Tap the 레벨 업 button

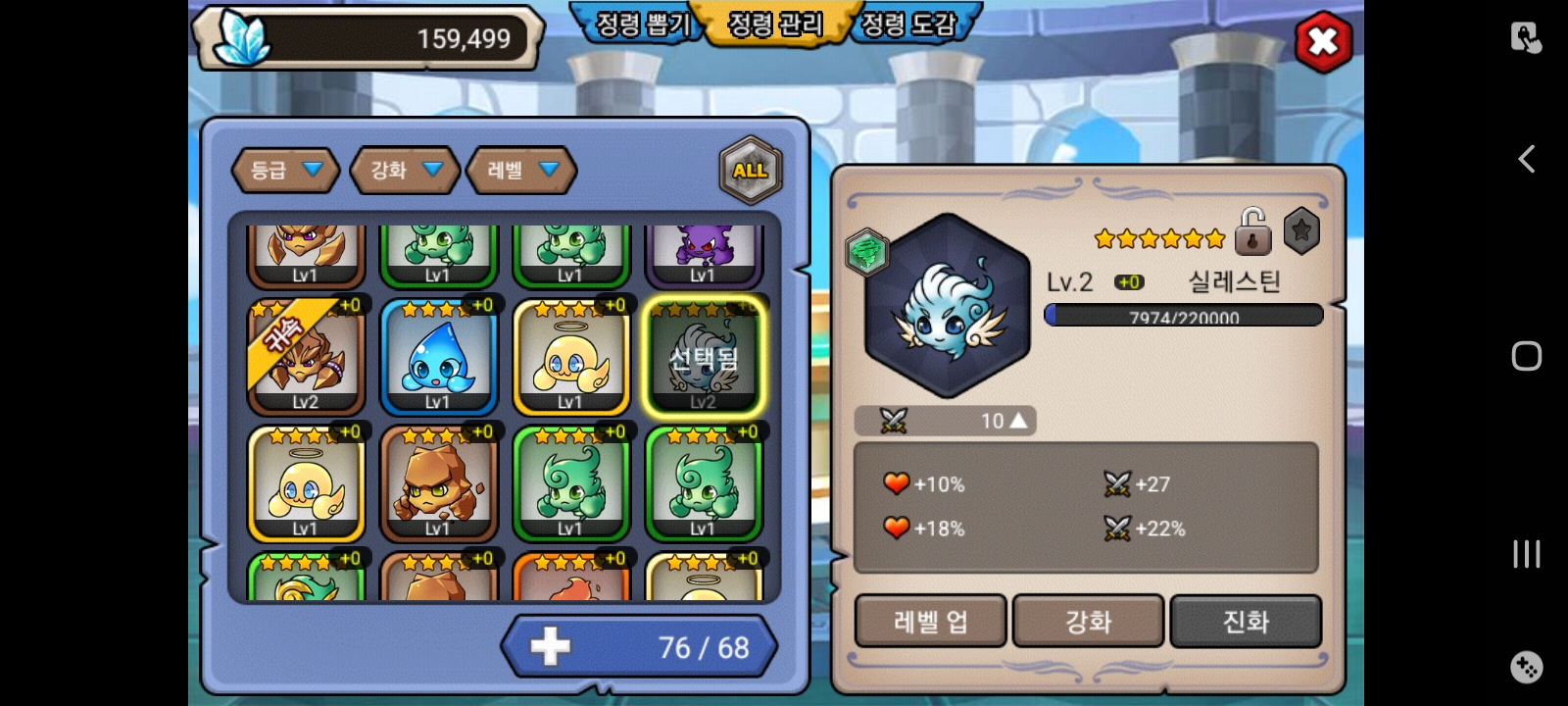pos(930,622)
